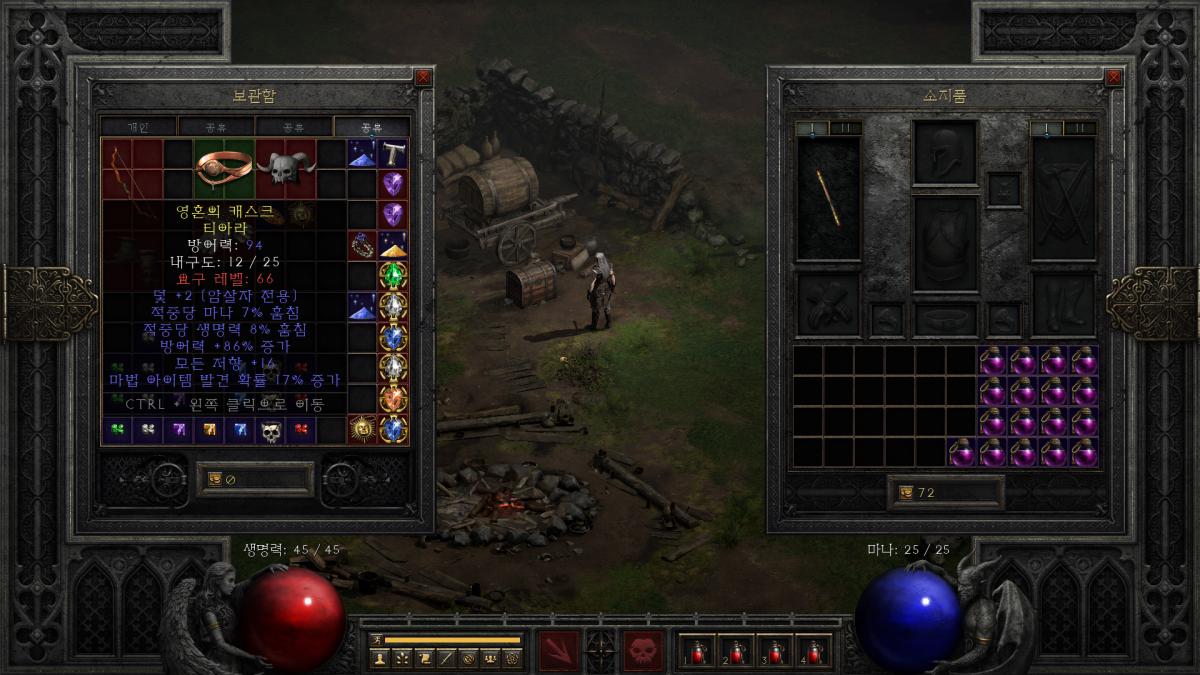Pick up the sun charm in the stash
The image size is (1200, 675).
362,429
